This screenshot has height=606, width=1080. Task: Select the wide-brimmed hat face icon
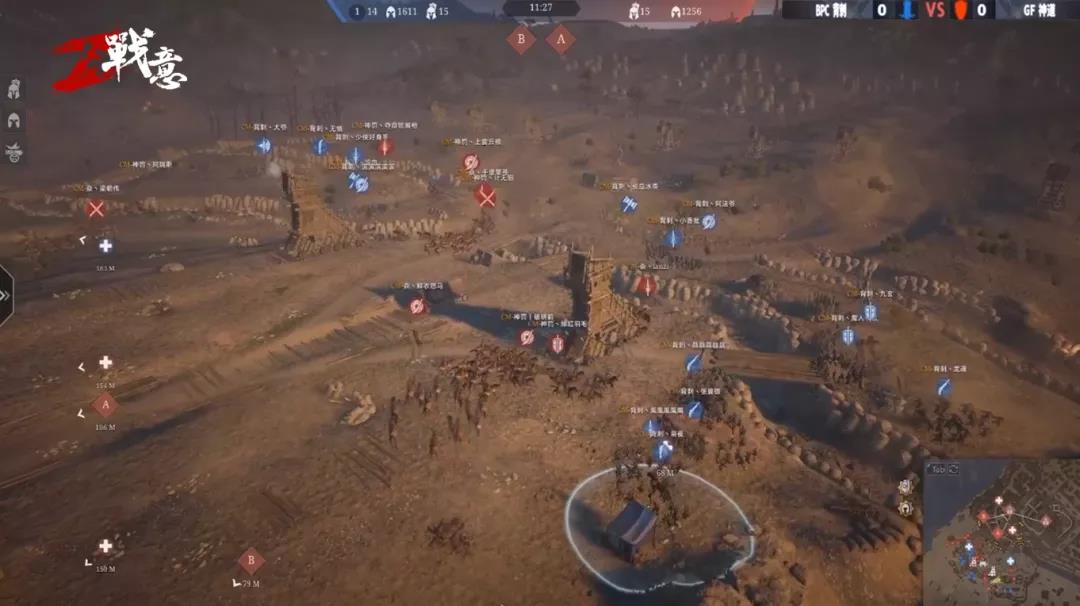pyautogui.click(x=14, y=153)
